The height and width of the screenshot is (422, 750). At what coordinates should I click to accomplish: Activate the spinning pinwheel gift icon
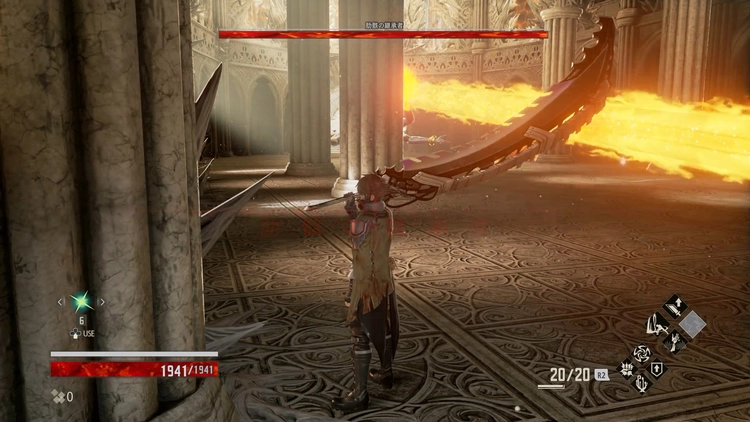641,353
